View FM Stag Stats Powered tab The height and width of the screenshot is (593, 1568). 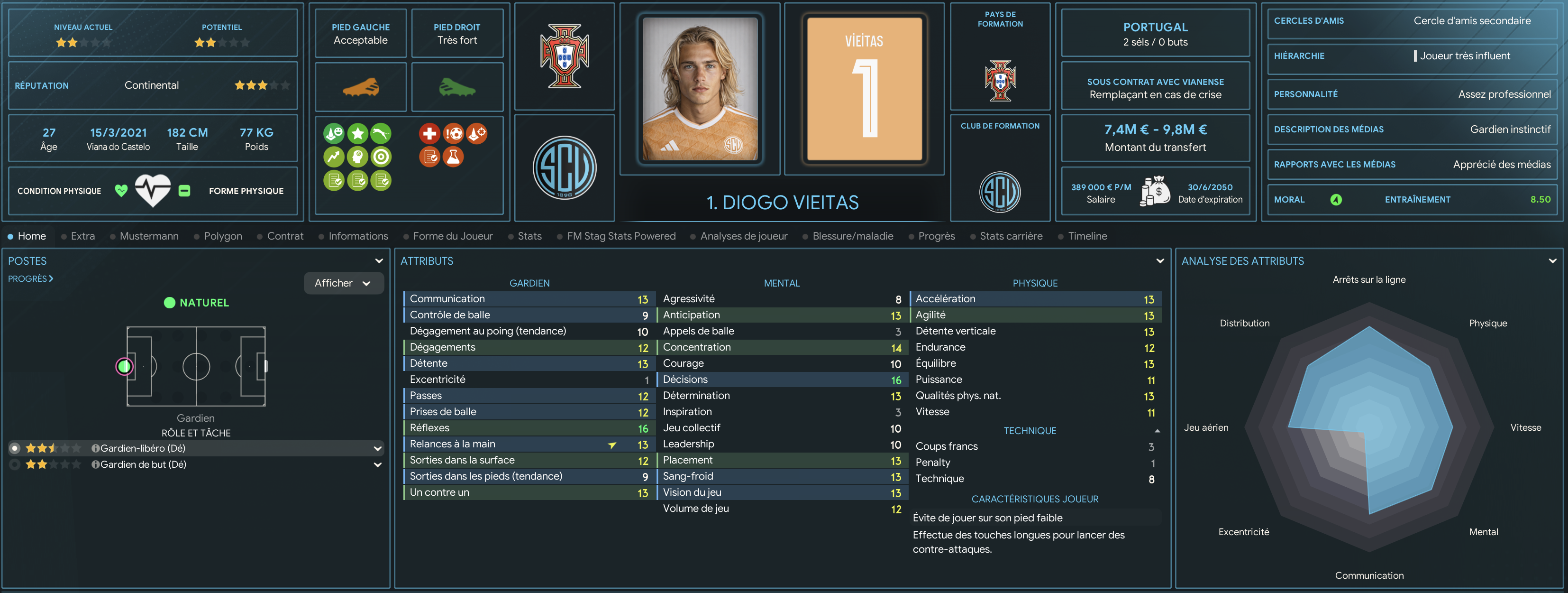[x=620, y=236]
